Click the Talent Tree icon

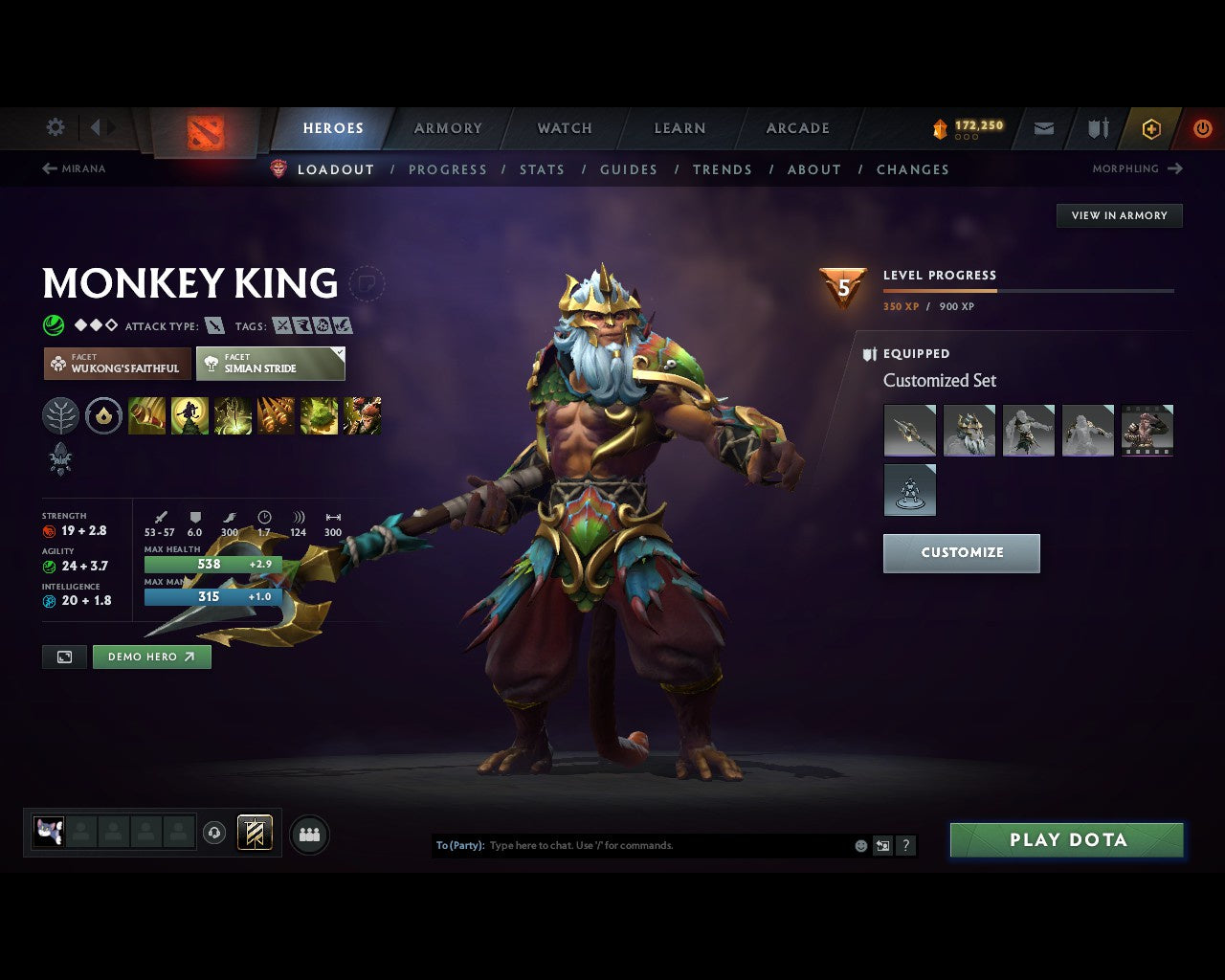61,415
